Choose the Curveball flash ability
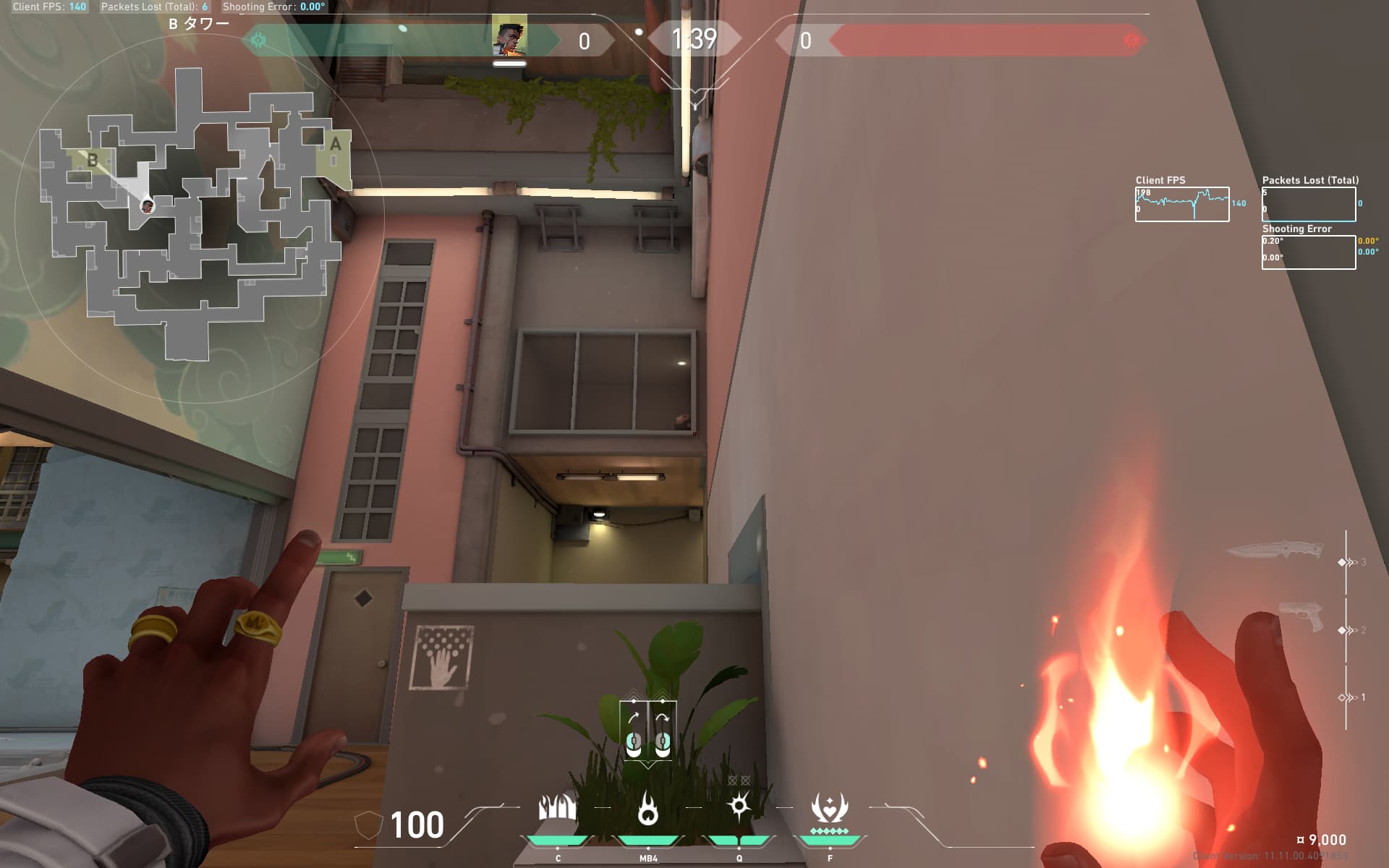 tap(739, 806)
